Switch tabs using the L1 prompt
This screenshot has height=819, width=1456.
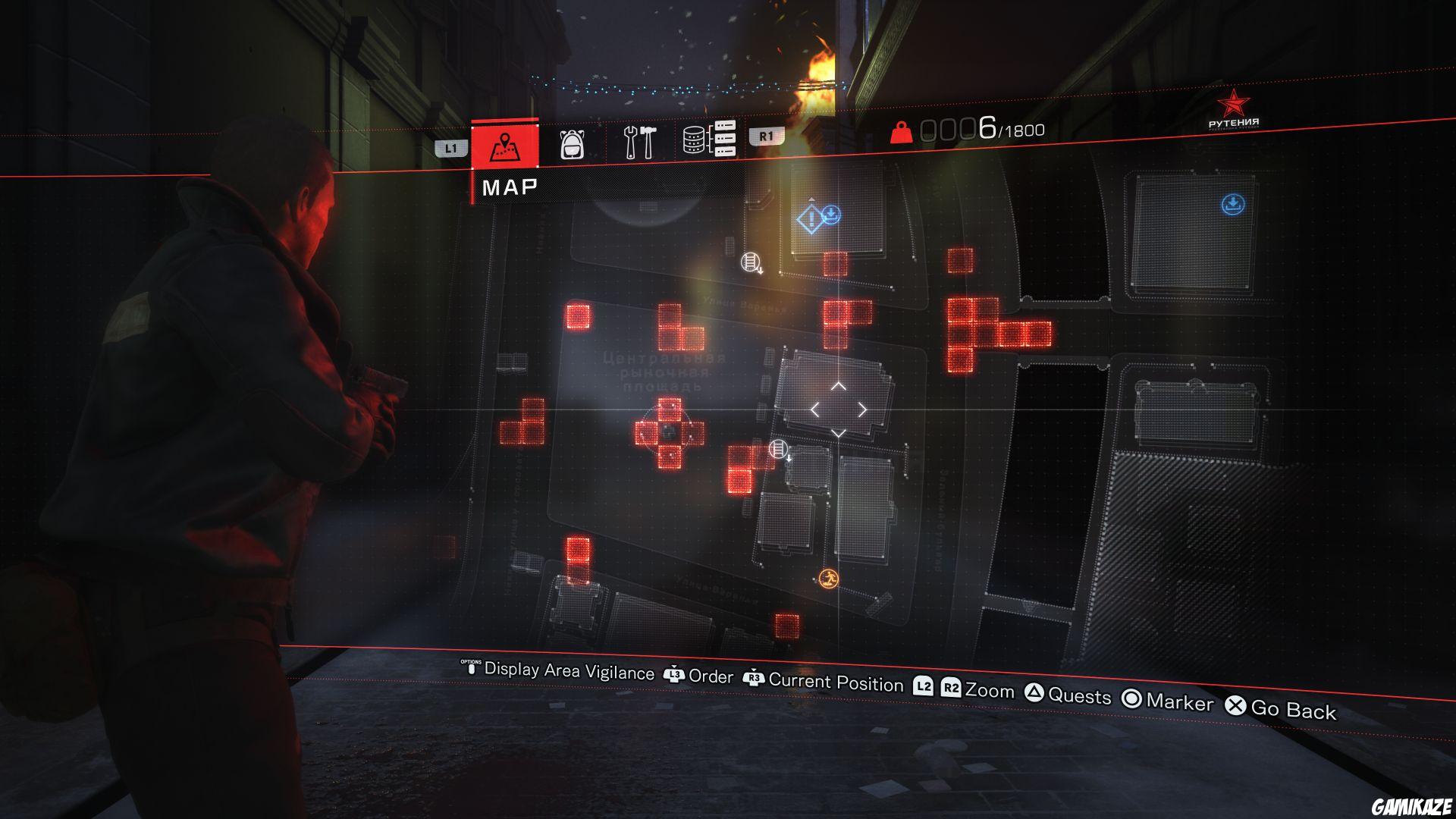[x=450, y=148]
